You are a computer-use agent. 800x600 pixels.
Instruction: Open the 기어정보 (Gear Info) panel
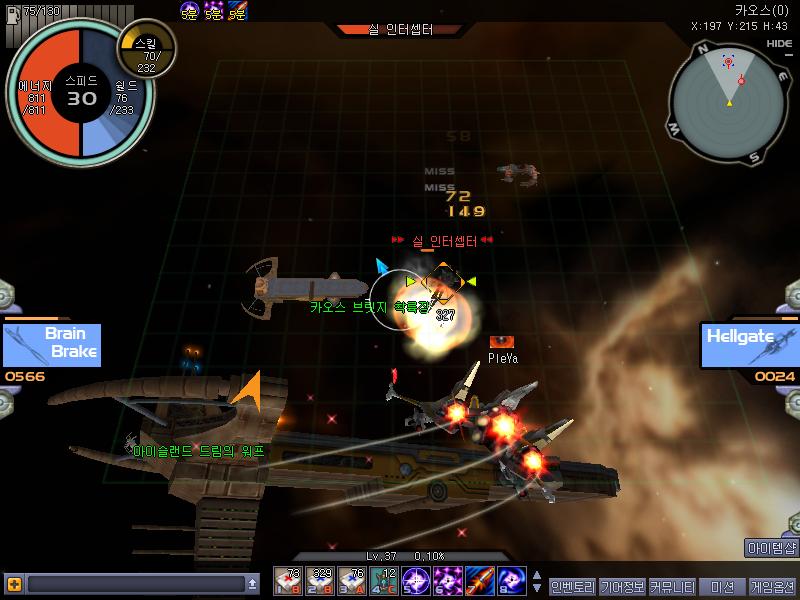tap(621, 586)
